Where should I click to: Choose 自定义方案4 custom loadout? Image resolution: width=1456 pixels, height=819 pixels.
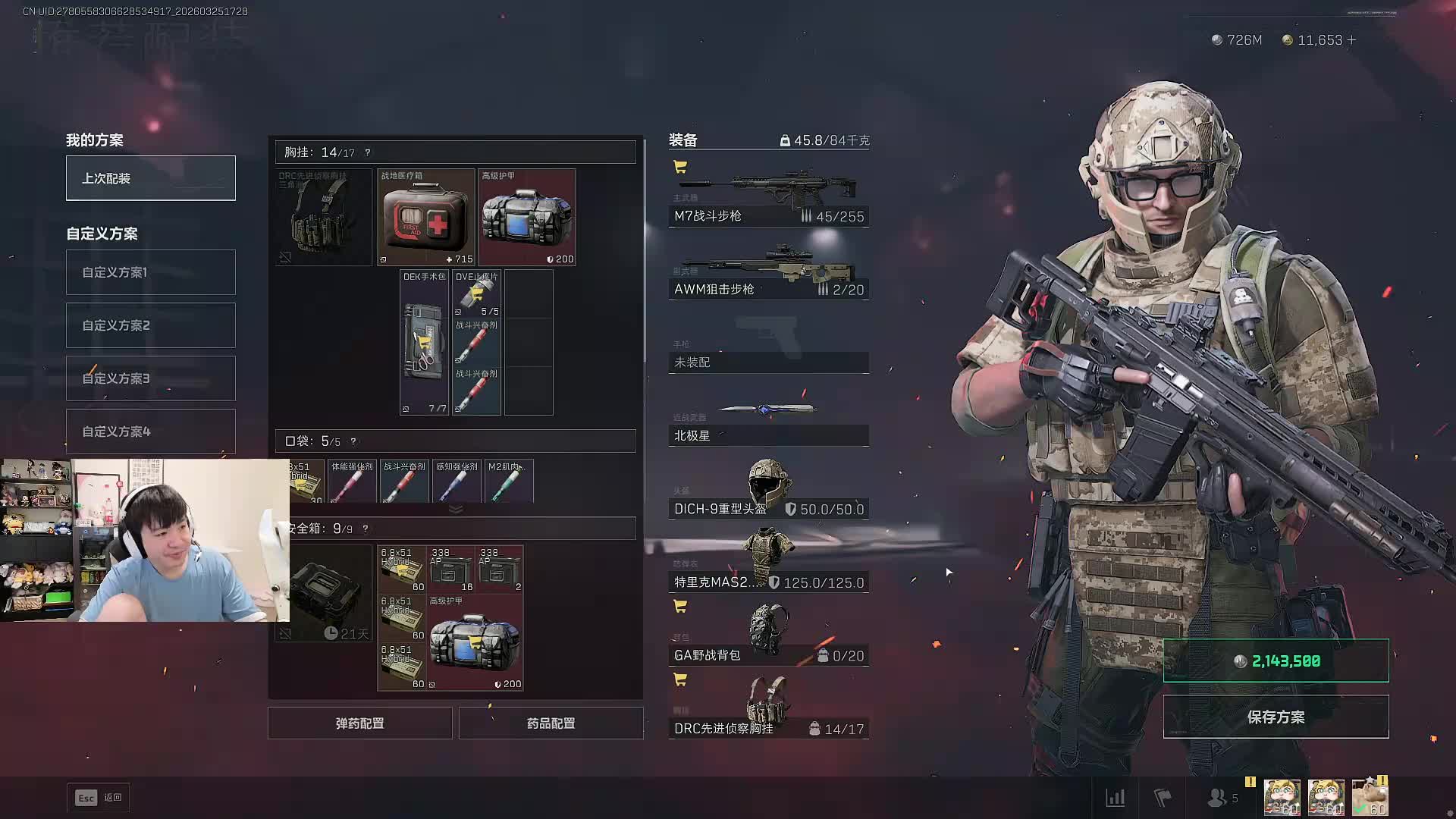(150, 431)
